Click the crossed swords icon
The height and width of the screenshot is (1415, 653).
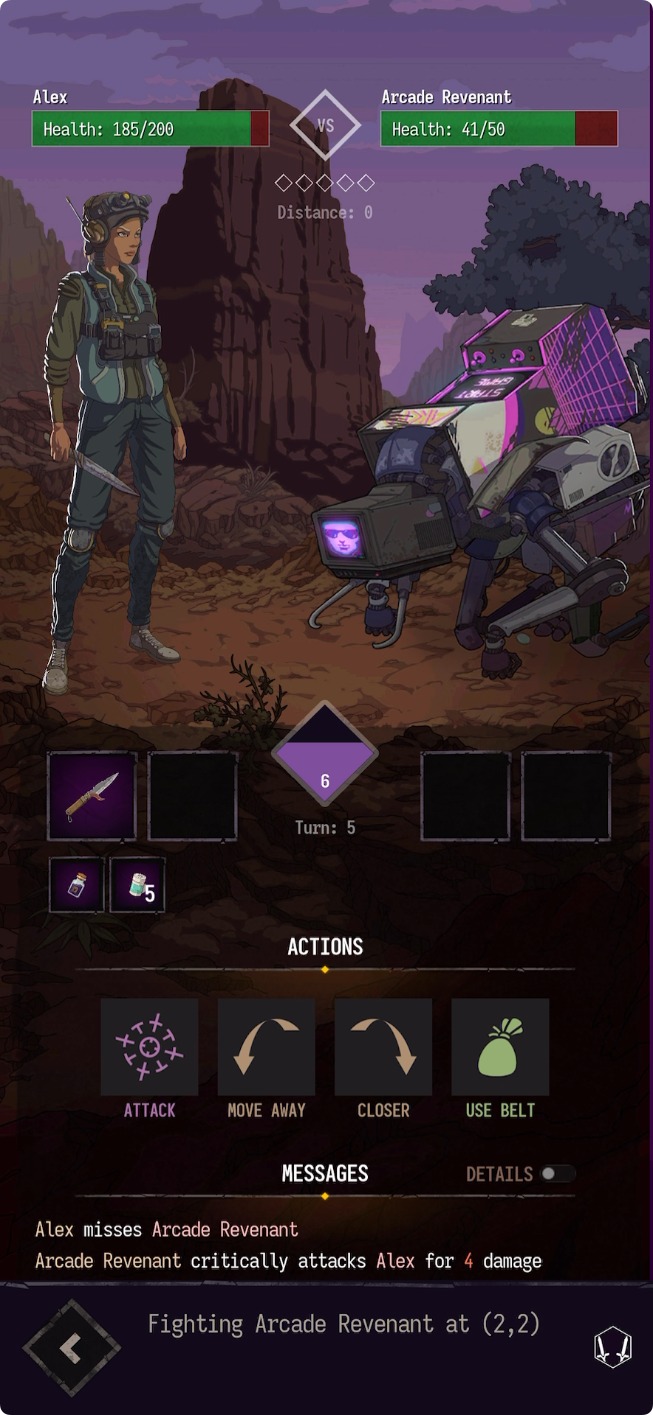(x=612, y=1347)
